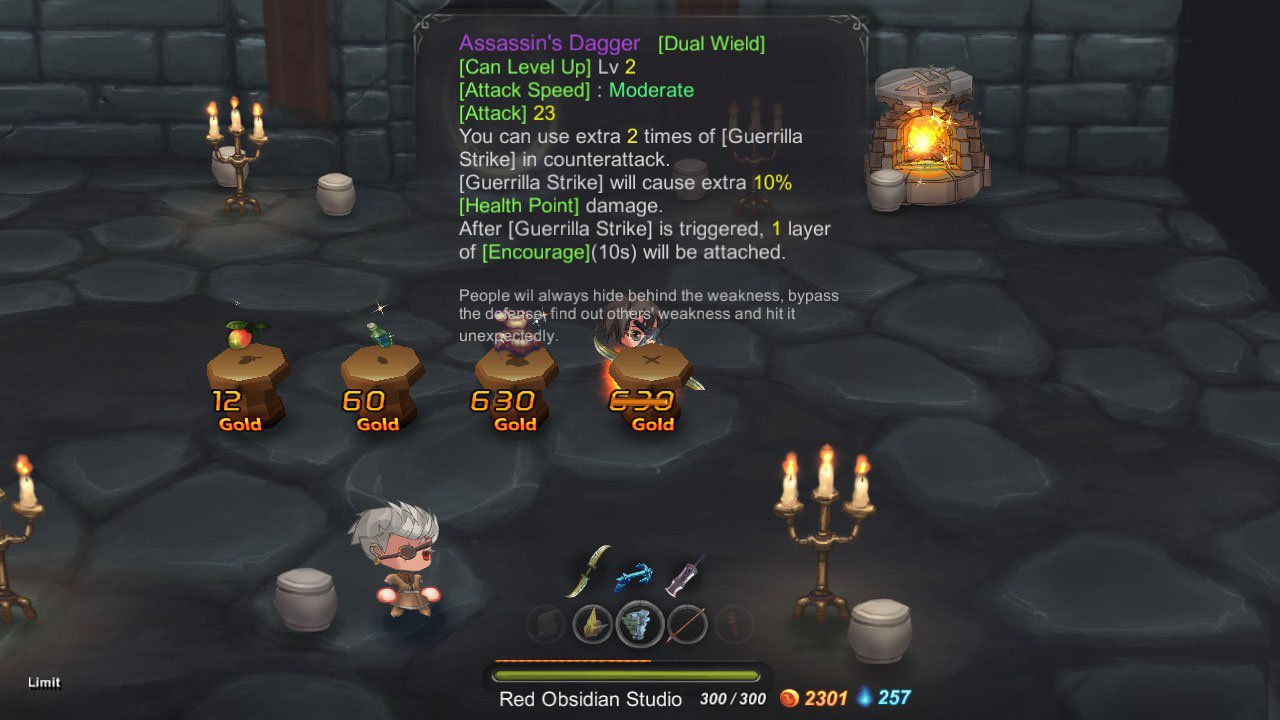Click the orange staff item slot
Viewport: 1280px width, 720px height.
click(688, 625)
